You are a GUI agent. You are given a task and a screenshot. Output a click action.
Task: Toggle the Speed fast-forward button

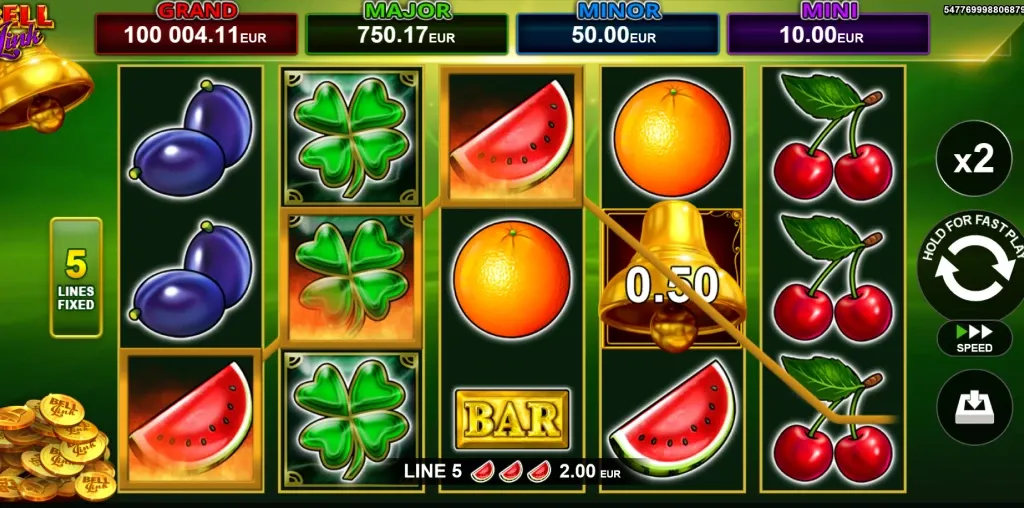(x=974, y=338)
